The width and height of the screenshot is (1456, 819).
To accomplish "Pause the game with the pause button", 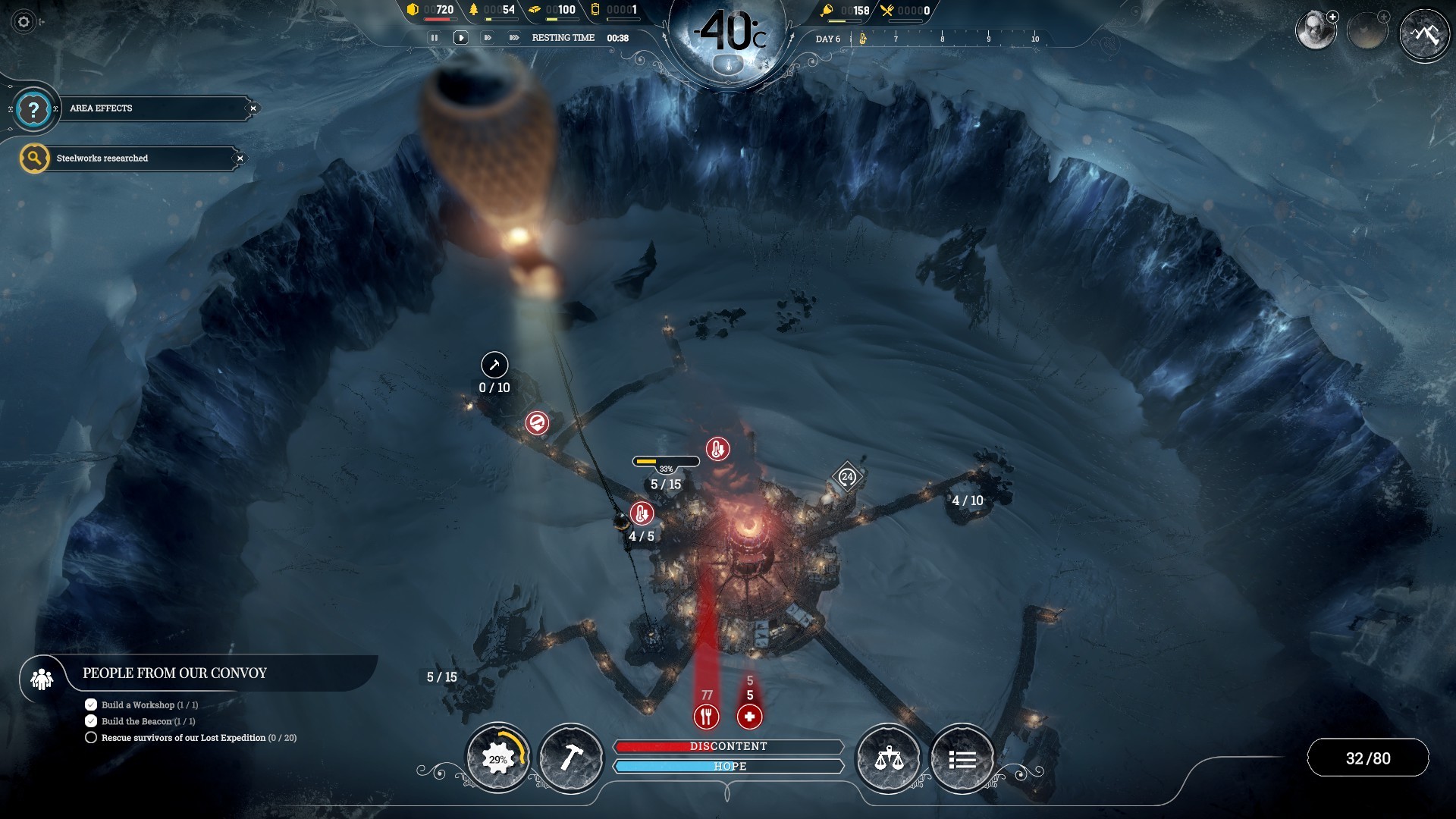I will pos(435,37).
